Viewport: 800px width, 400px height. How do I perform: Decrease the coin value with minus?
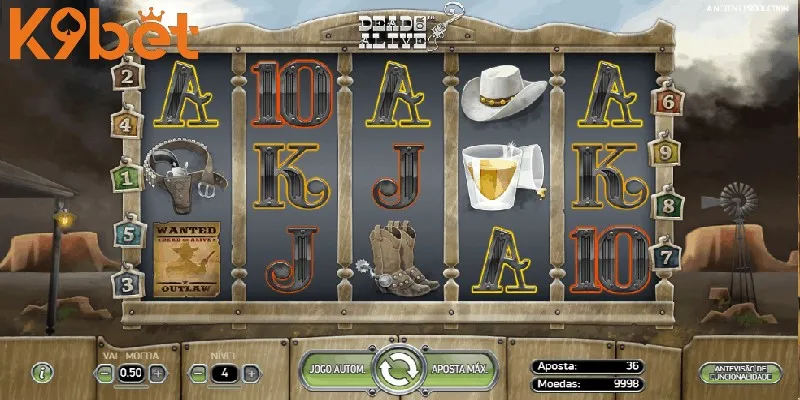(105, 373)
